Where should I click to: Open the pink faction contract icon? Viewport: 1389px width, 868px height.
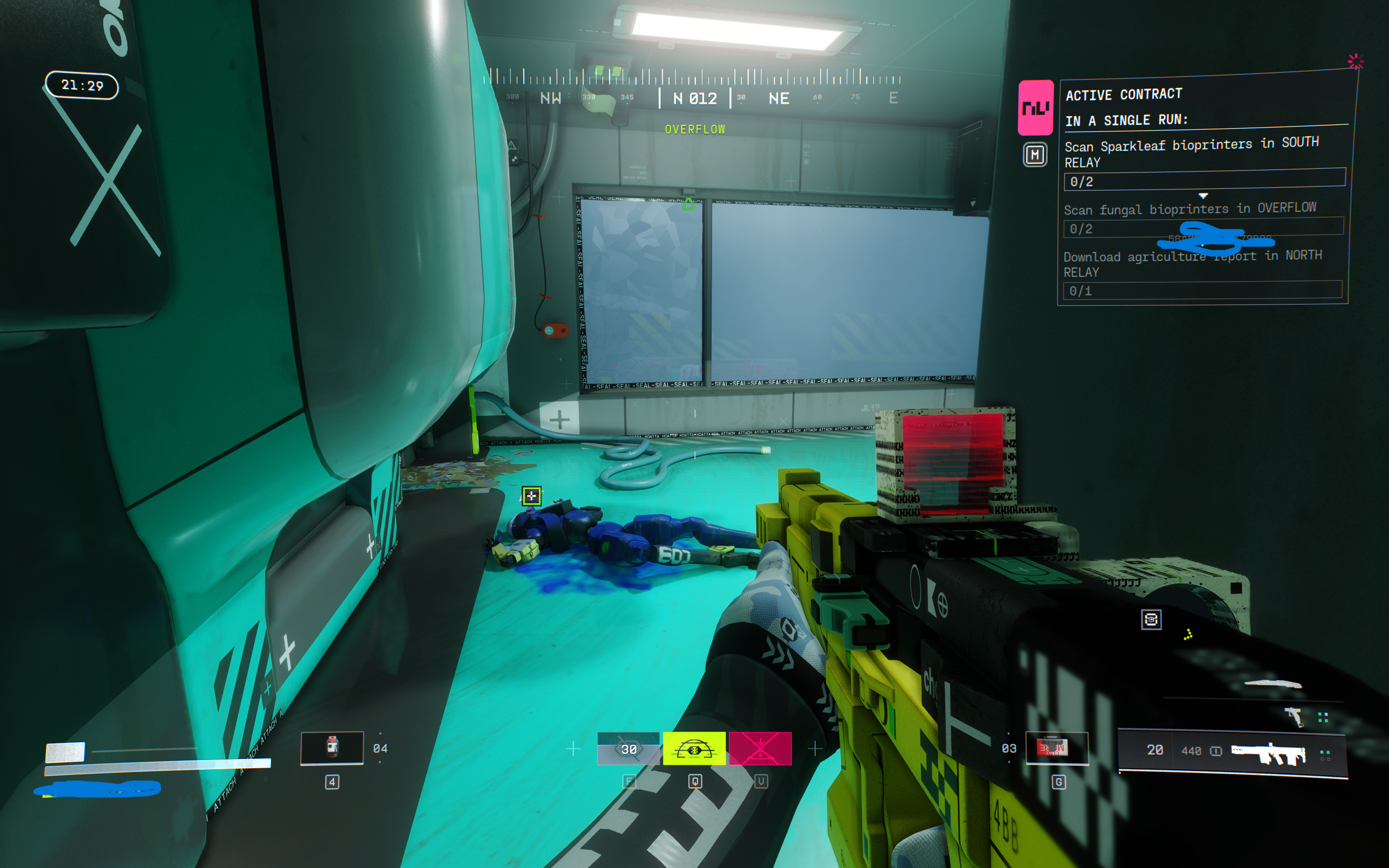[x=1035, y=107]
